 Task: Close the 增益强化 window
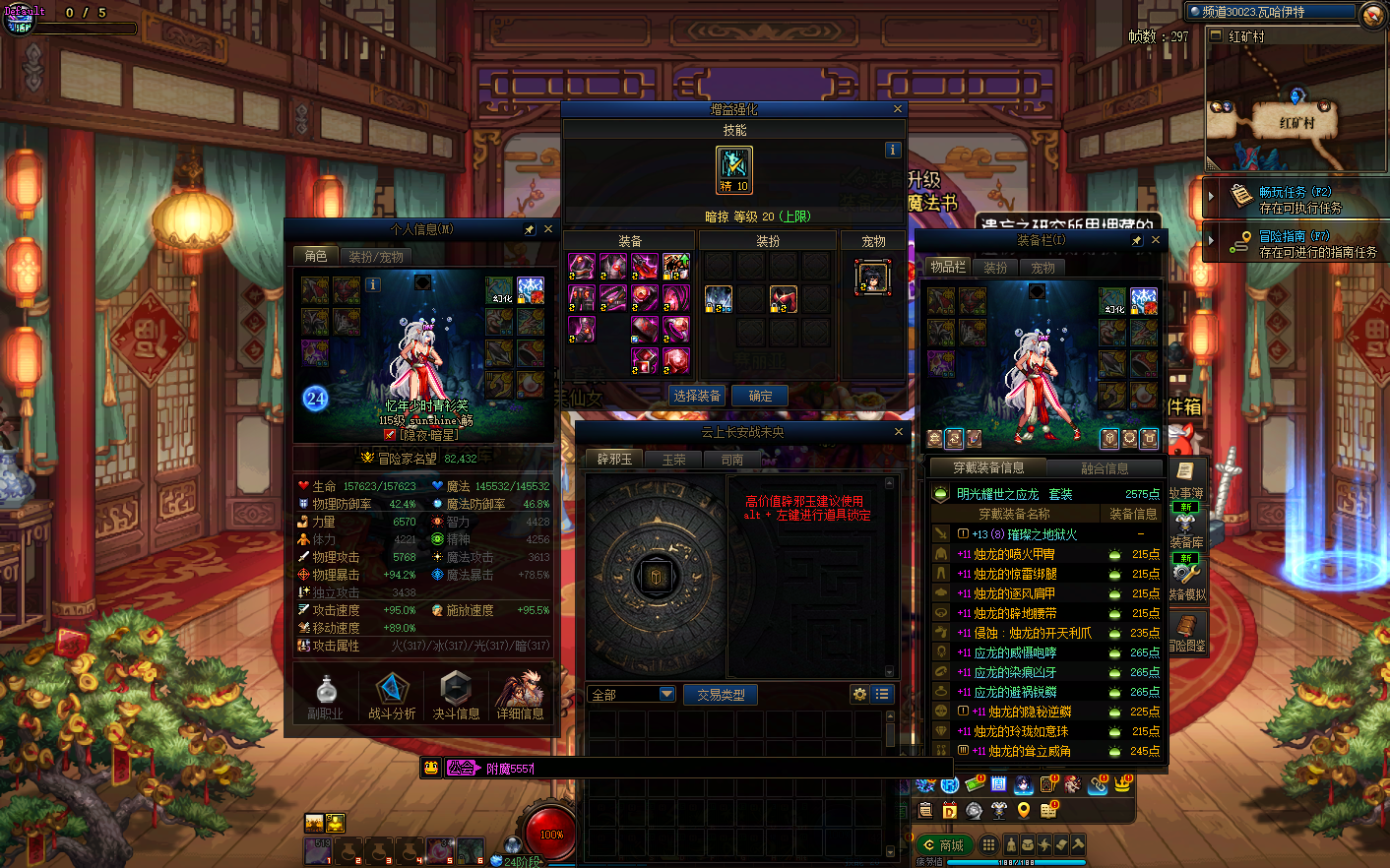pyautogui.click(x=898, y=109)
